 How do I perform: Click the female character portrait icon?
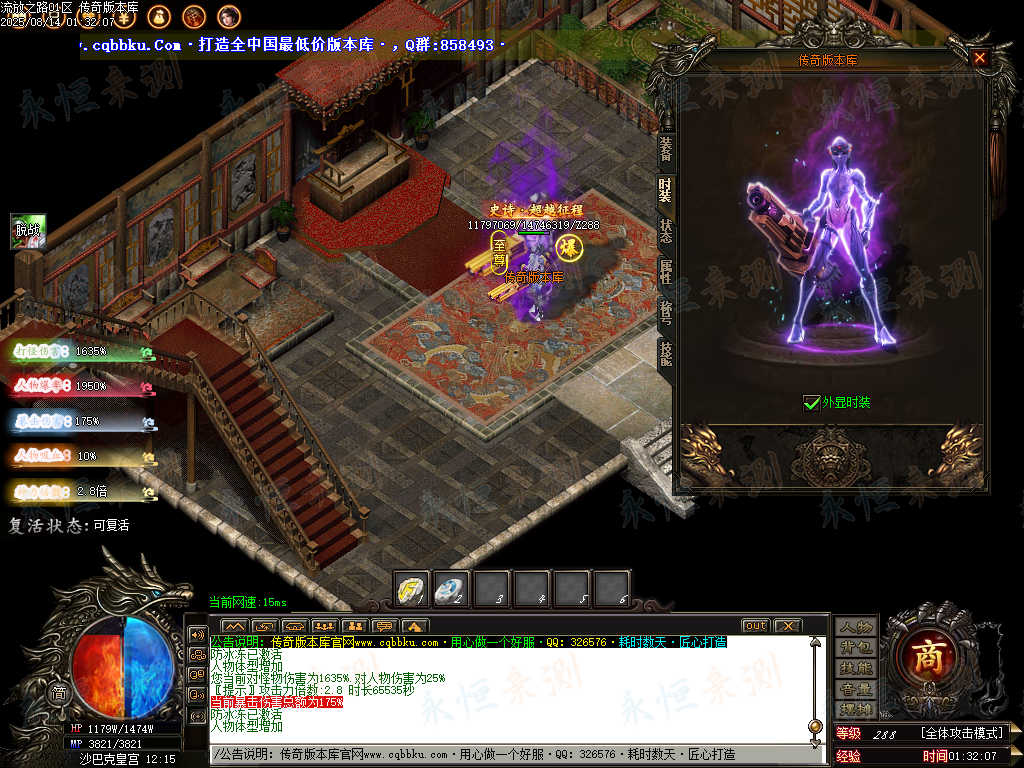click(x=228, y=16)
